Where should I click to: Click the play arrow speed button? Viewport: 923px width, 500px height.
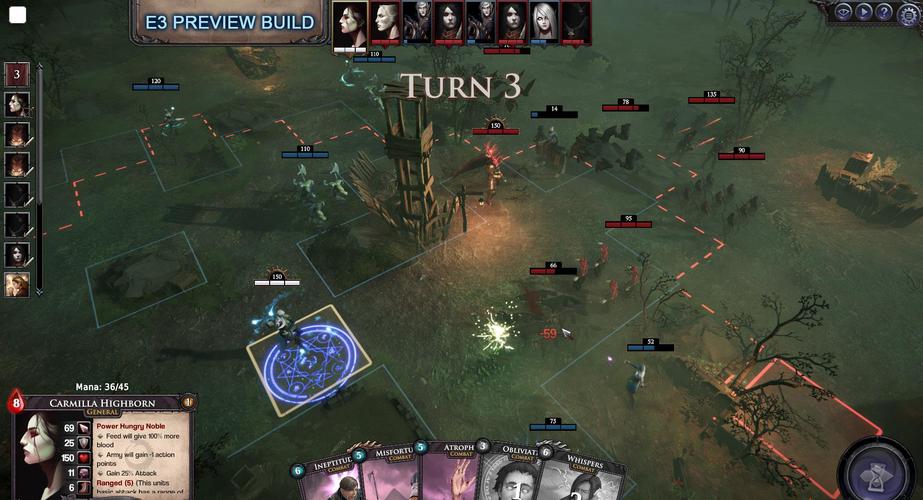click(x=864, y=12)
